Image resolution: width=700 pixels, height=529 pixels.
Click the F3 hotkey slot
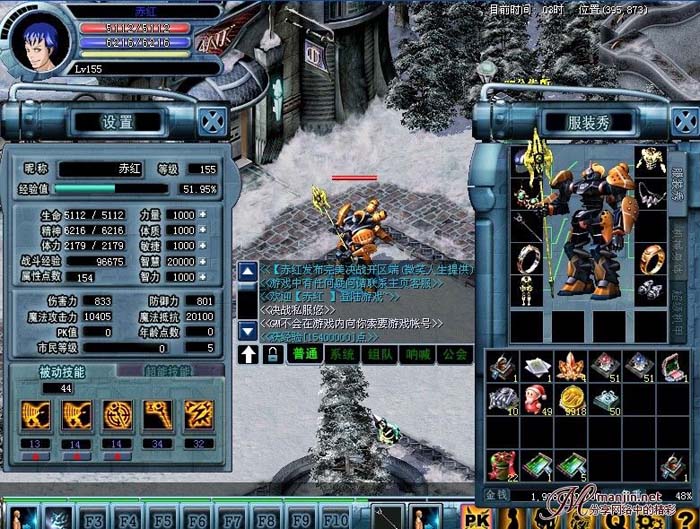94,520
